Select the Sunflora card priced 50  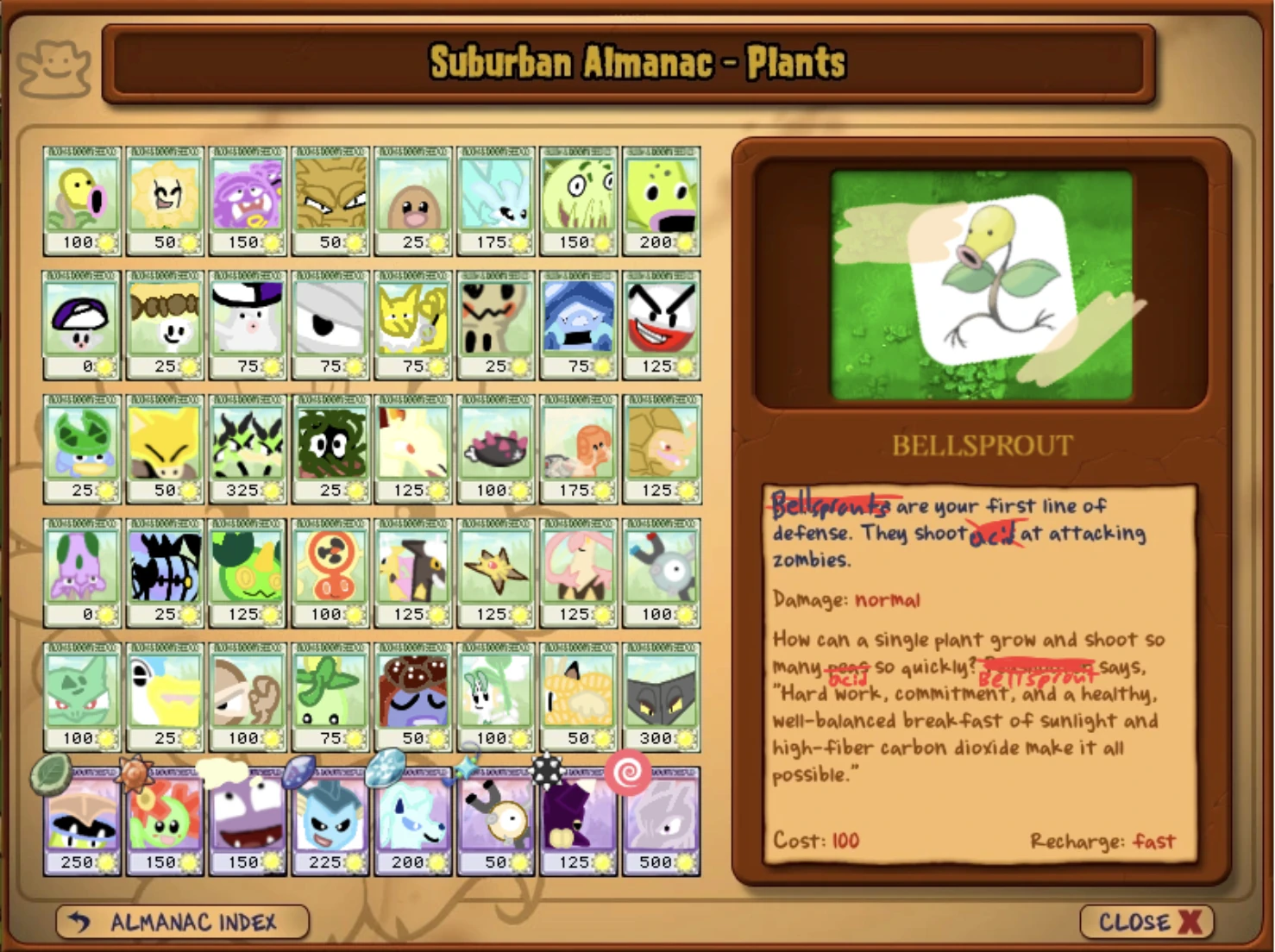(x=165, y=198)
